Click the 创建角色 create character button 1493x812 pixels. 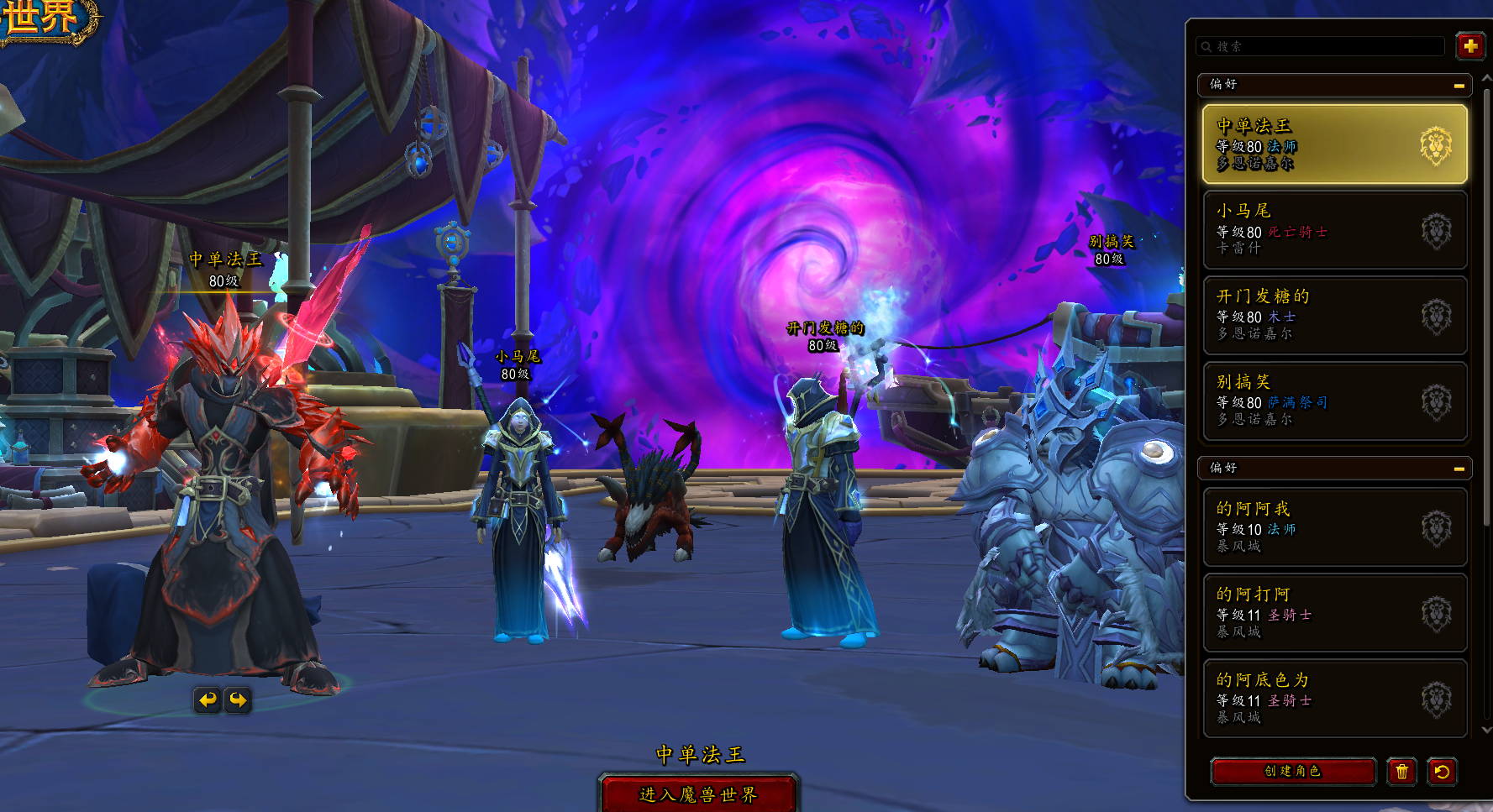1293,771
